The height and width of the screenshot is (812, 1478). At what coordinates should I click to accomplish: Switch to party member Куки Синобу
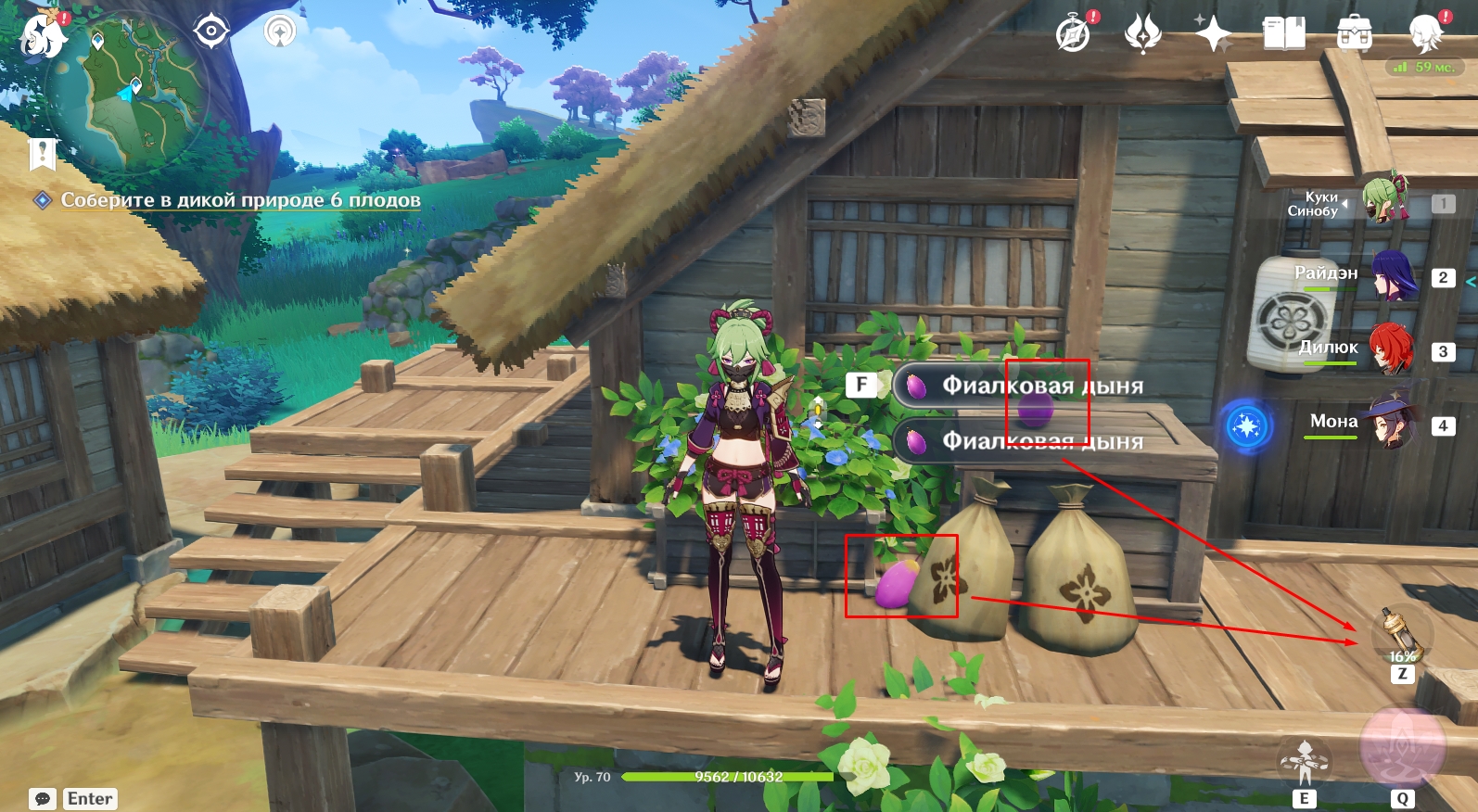[1384, 199]
